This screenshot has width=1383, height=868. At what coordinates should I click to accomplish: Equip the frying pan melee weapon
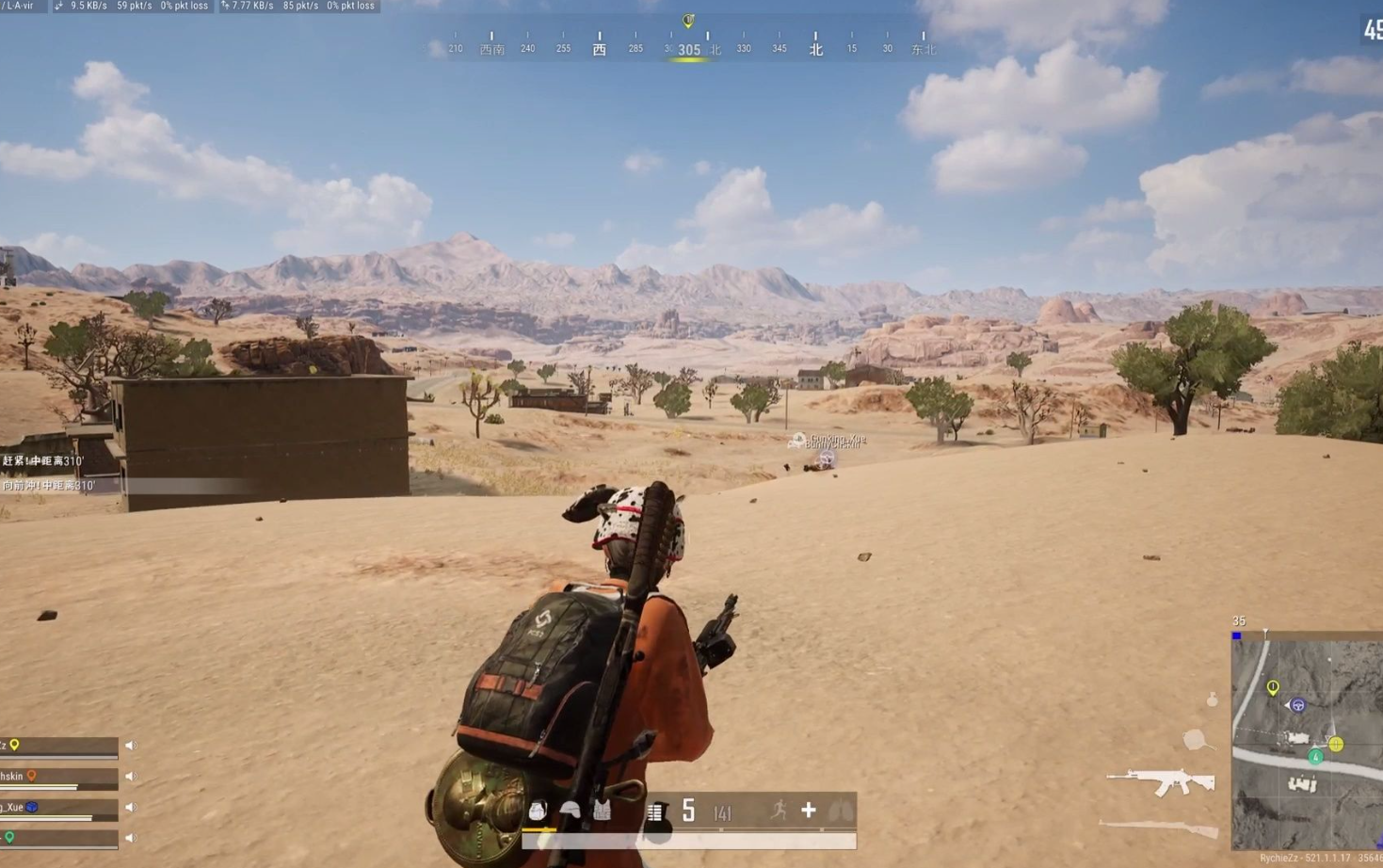click(x=1196, y=739)
